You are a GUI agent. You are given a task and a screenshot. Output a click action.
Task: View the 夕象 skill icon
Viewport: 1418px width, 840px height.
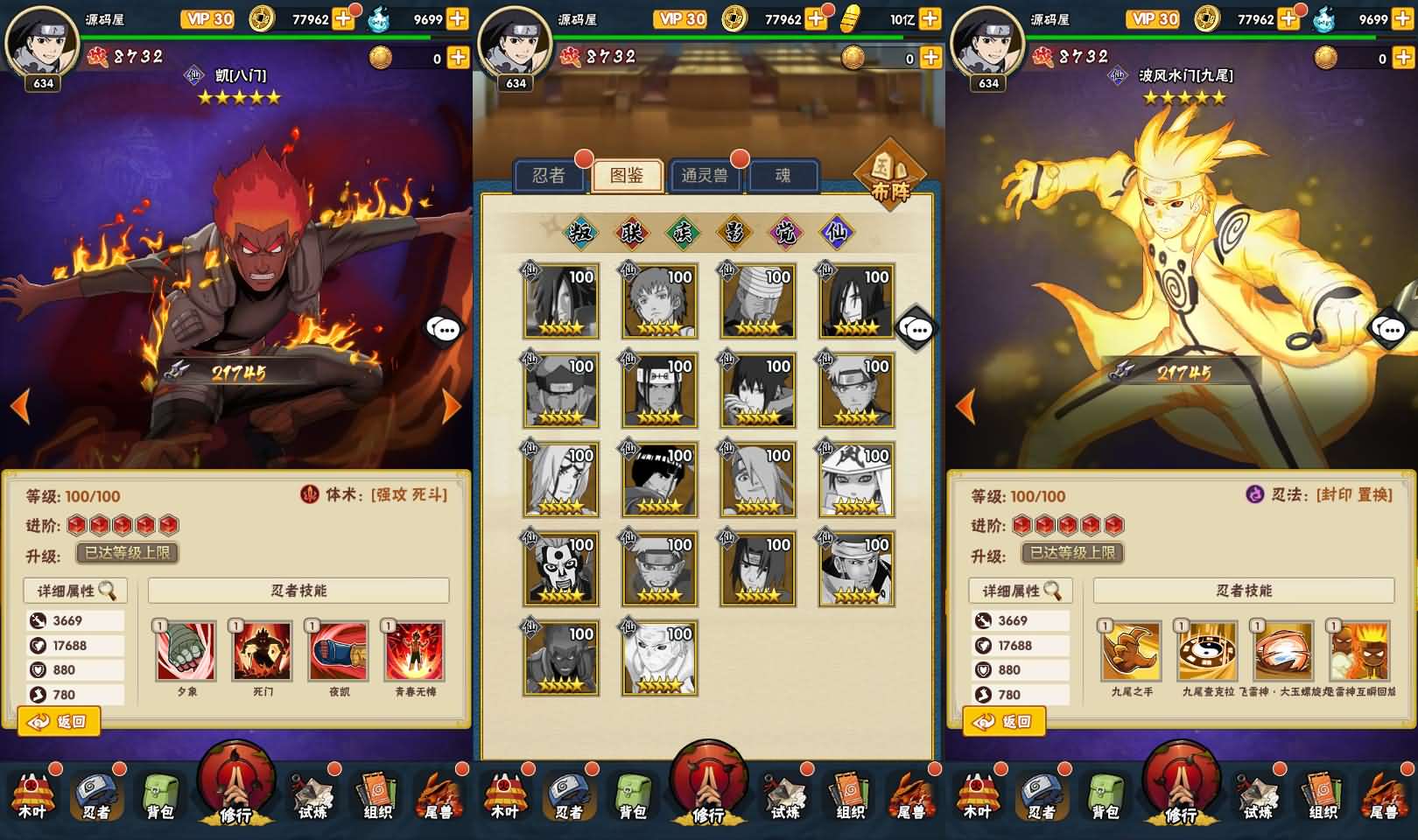pyautogui.click(x=186, y=651)
